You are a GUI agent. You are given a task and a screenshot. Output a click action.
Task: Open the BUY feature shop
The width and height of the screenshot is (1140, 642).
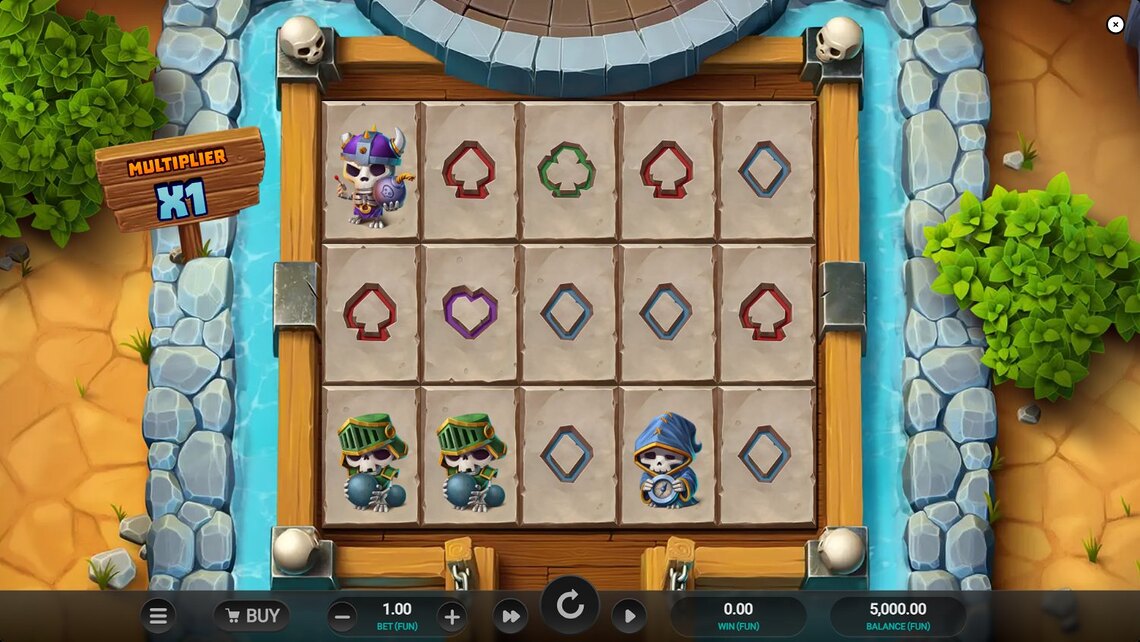[251, 616]
